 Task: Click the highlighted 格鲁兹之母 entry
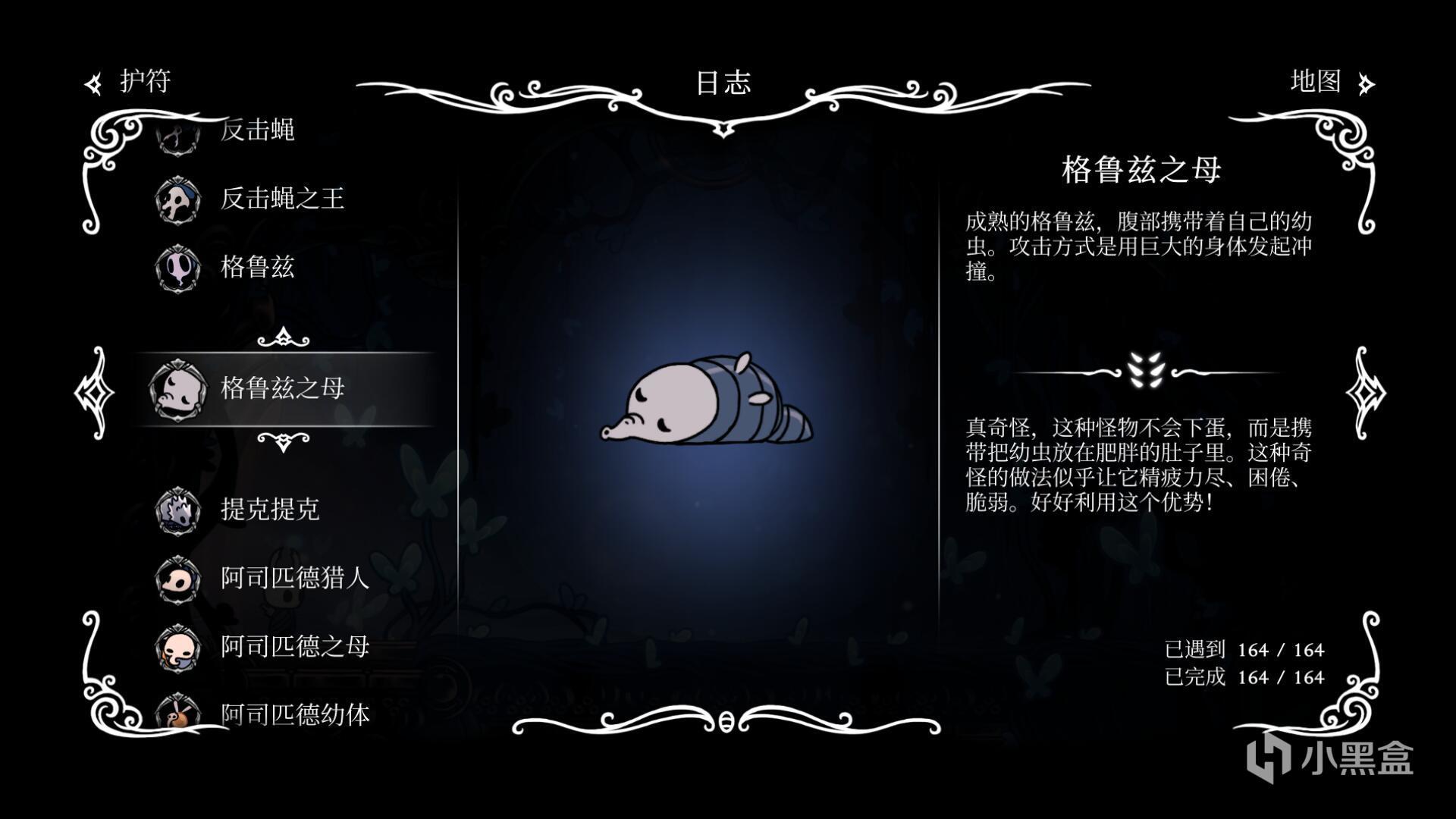pyautogui.click(x=281, y=388)
